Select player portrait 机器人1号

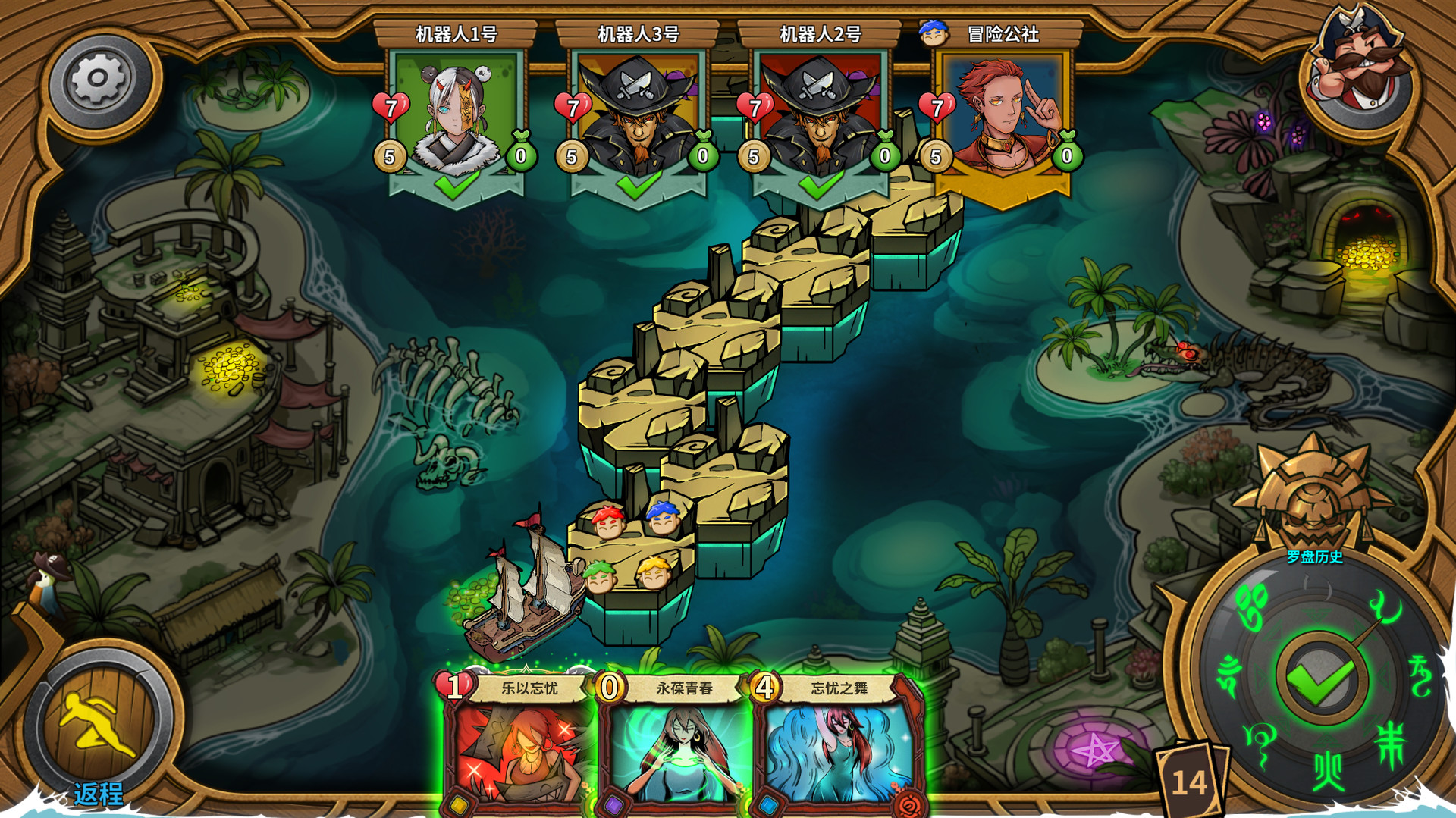pos(457,114)
